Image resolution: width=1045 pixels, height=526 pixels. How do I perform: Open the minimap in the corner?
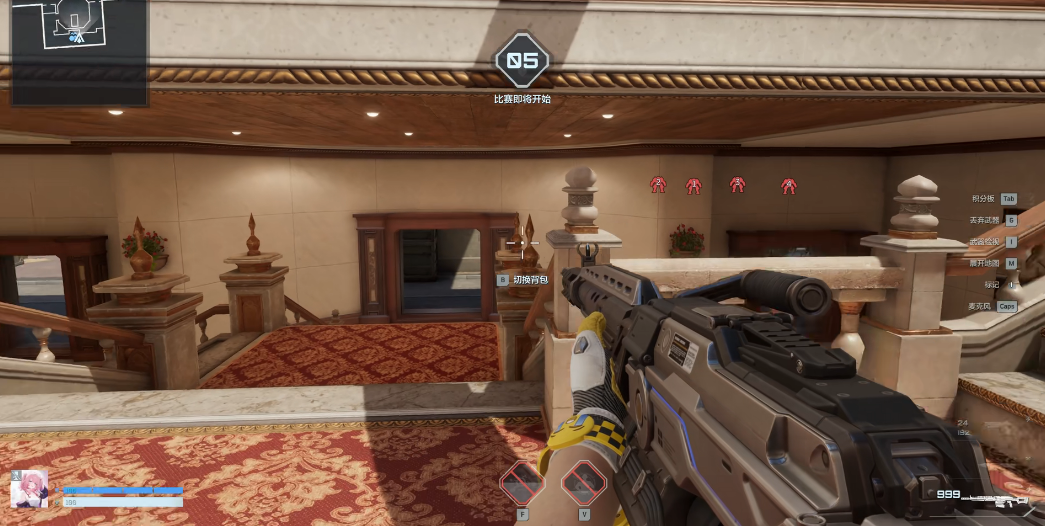[x=79, y=52]
